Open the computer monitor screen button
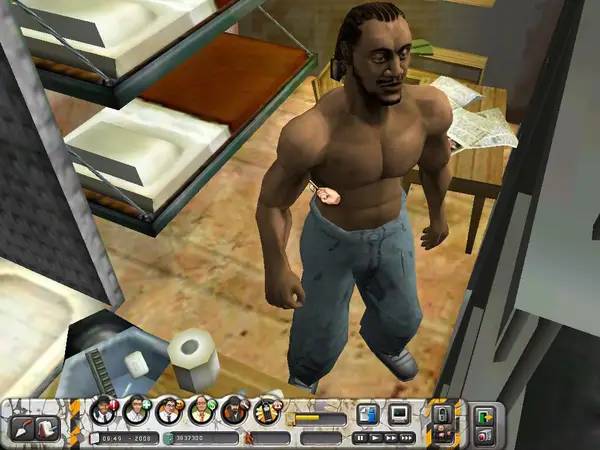Viewport: 600px width, 450px height. [400, 412]
